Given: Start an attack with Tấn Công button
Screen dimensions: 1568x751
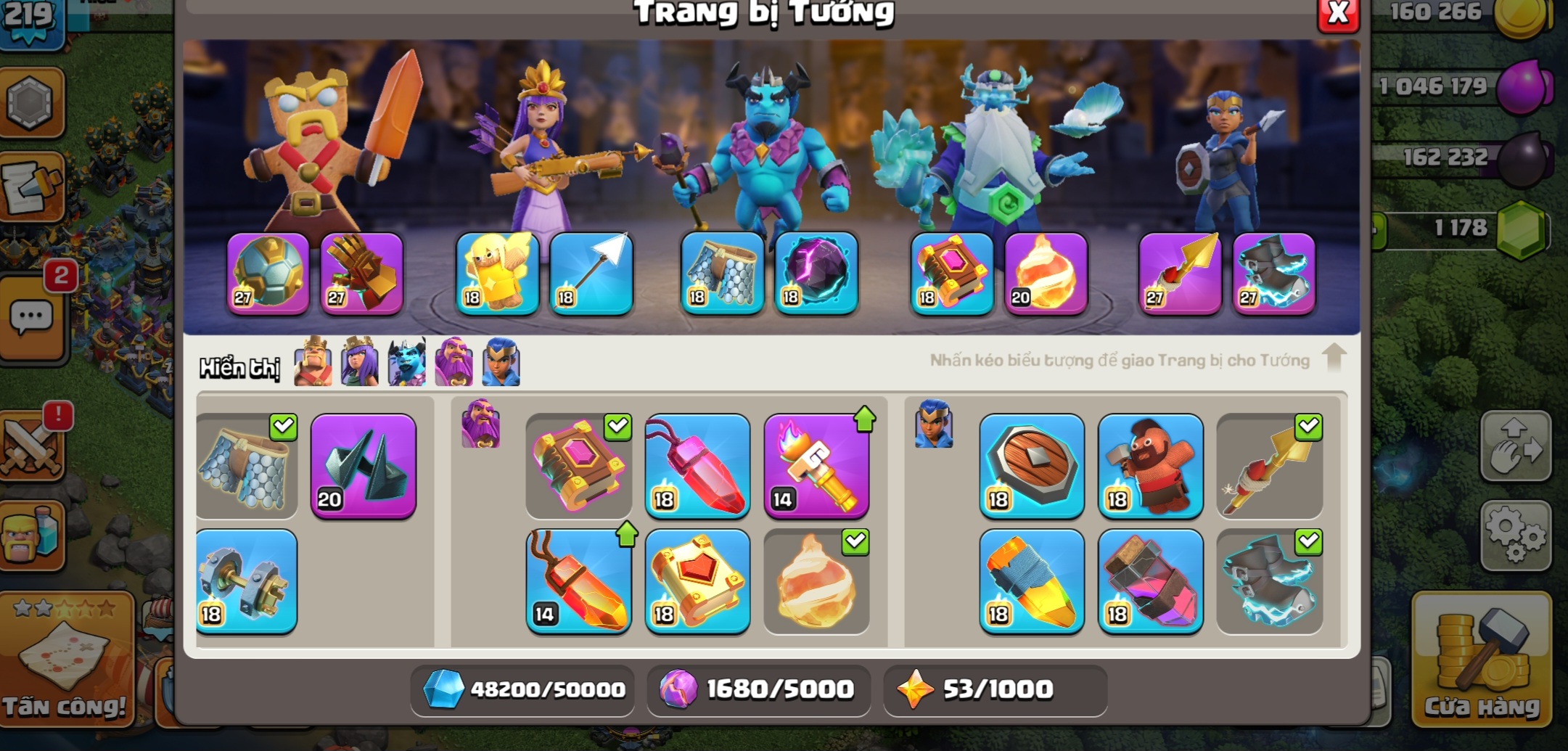Looking at the screenshot, I should [x=65, y=659].
